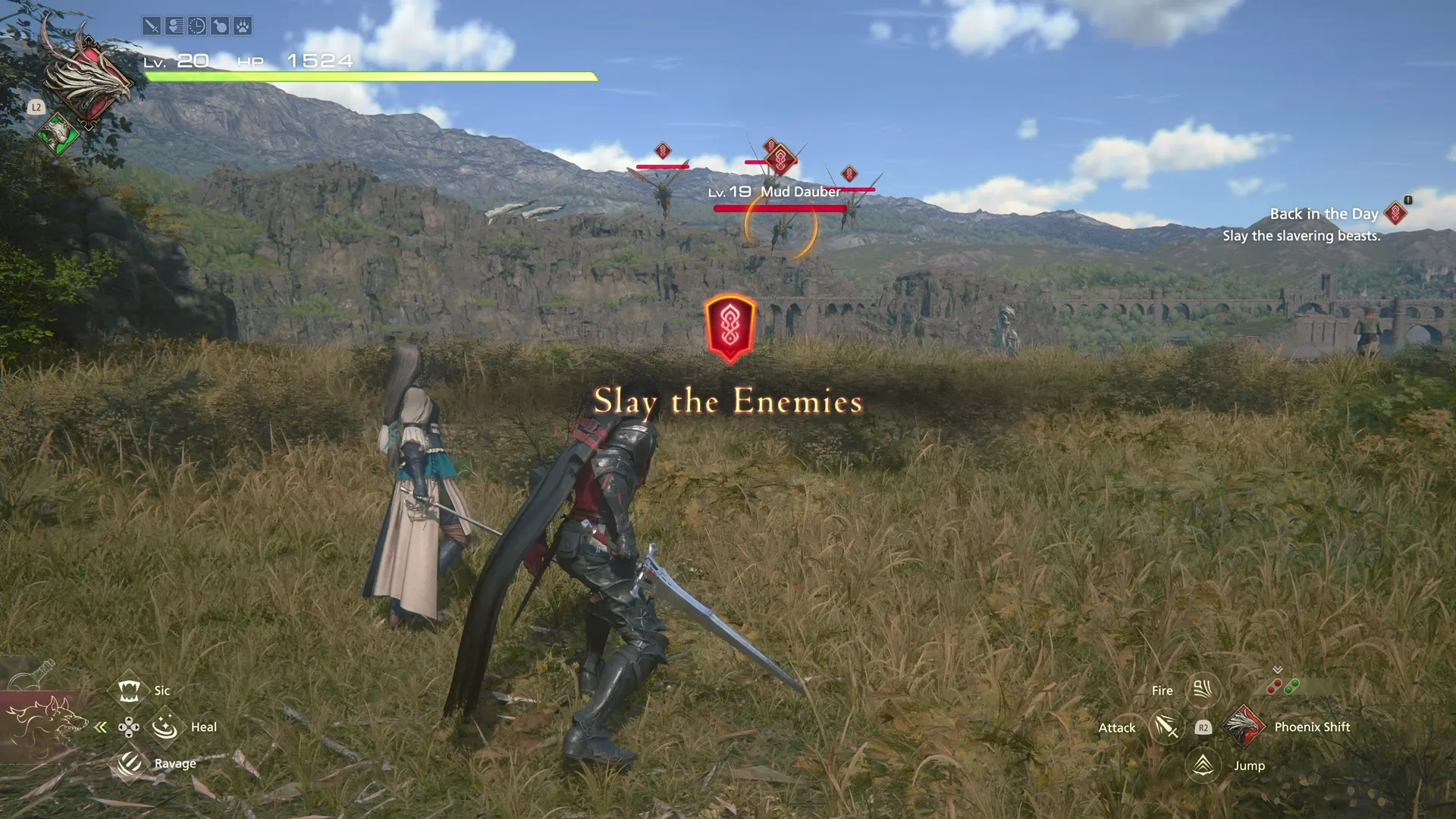Collapse the Torgal command wheel via double chevron
This screenshot has width=1456, height=819.
101,726
